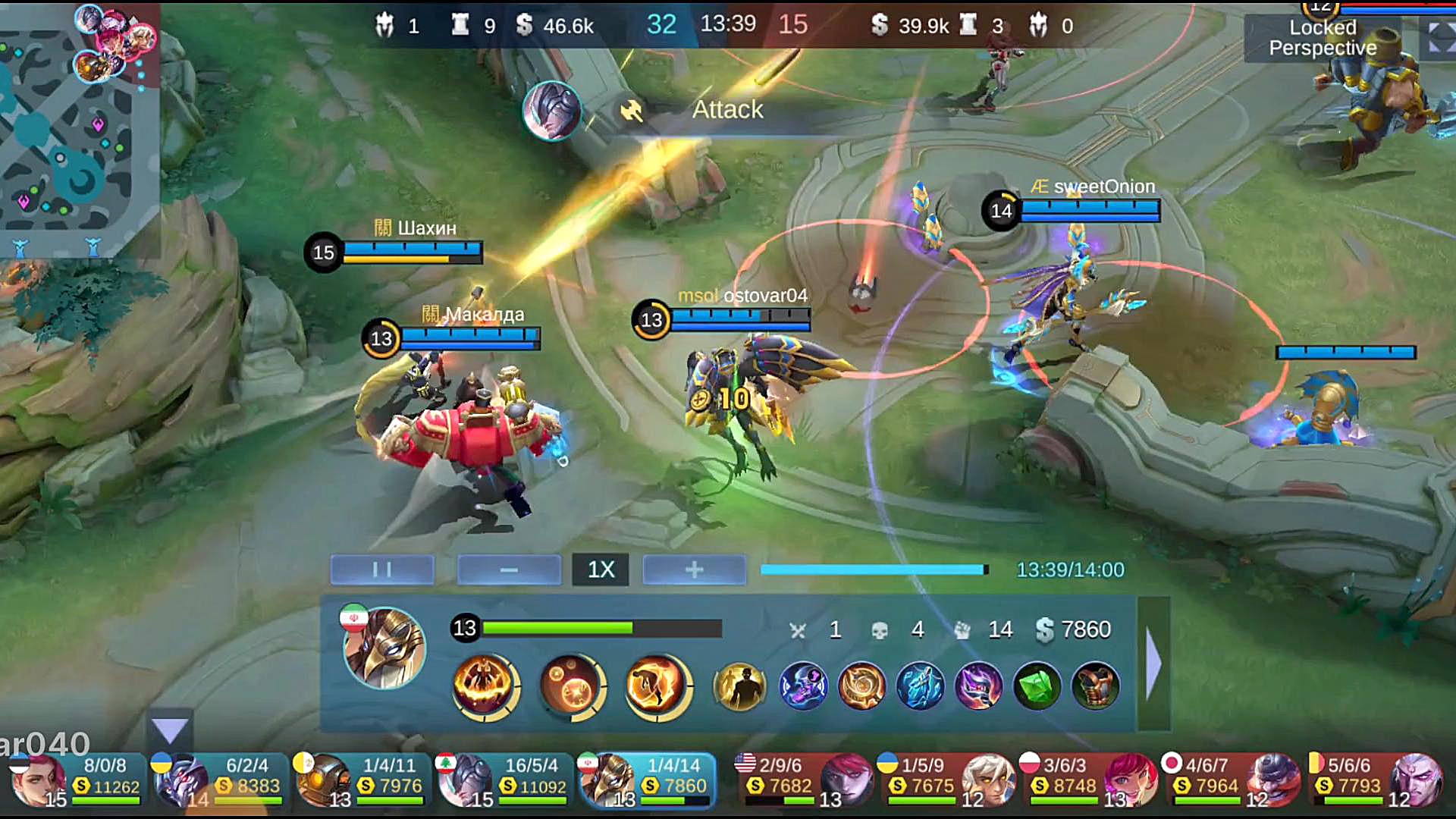Click the replay progress timeline bar
The image size is (1456, 819).
pos(874,570)
